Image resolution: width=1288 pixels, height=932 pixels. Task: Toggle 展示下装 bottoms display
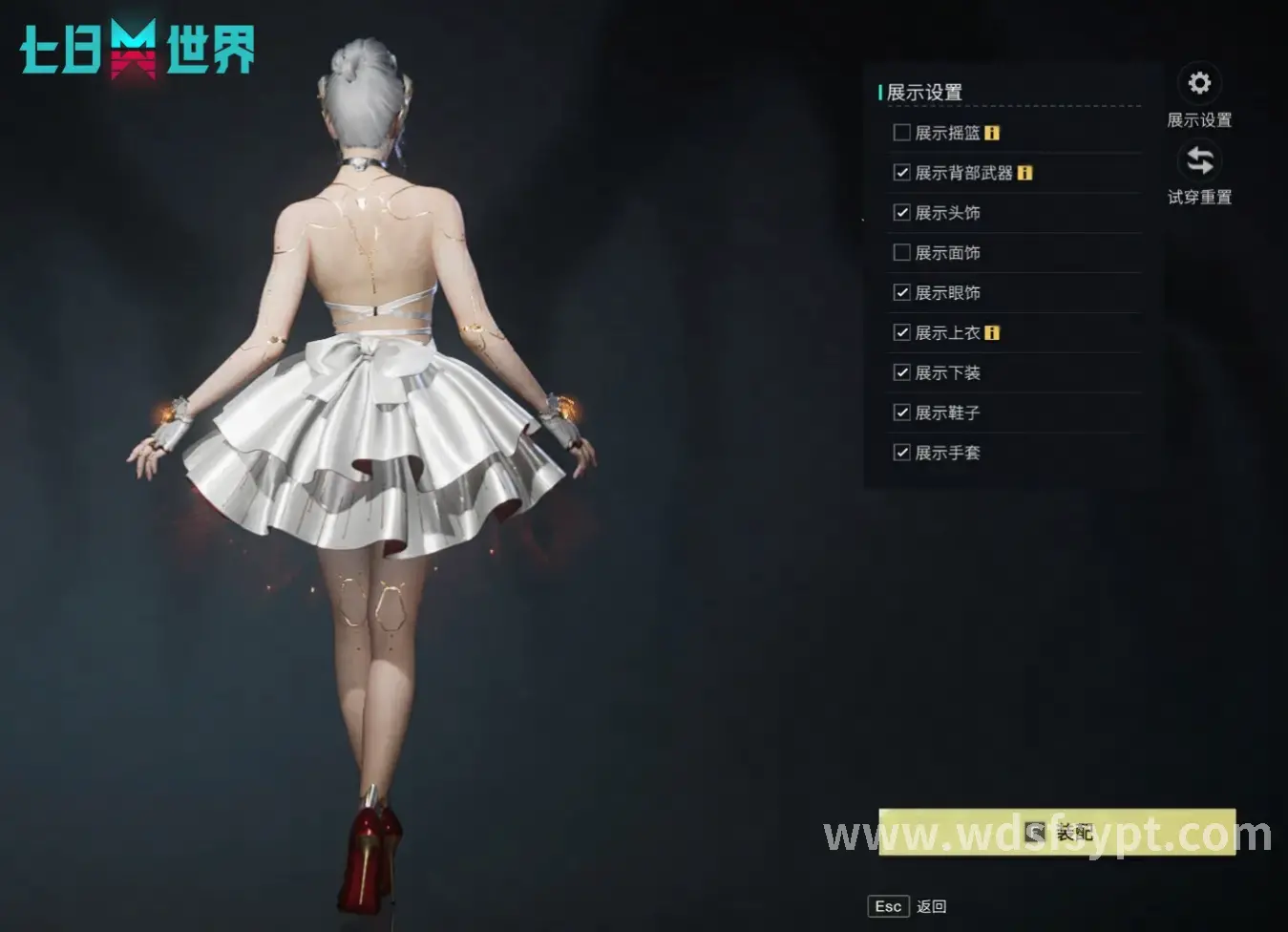901,372
